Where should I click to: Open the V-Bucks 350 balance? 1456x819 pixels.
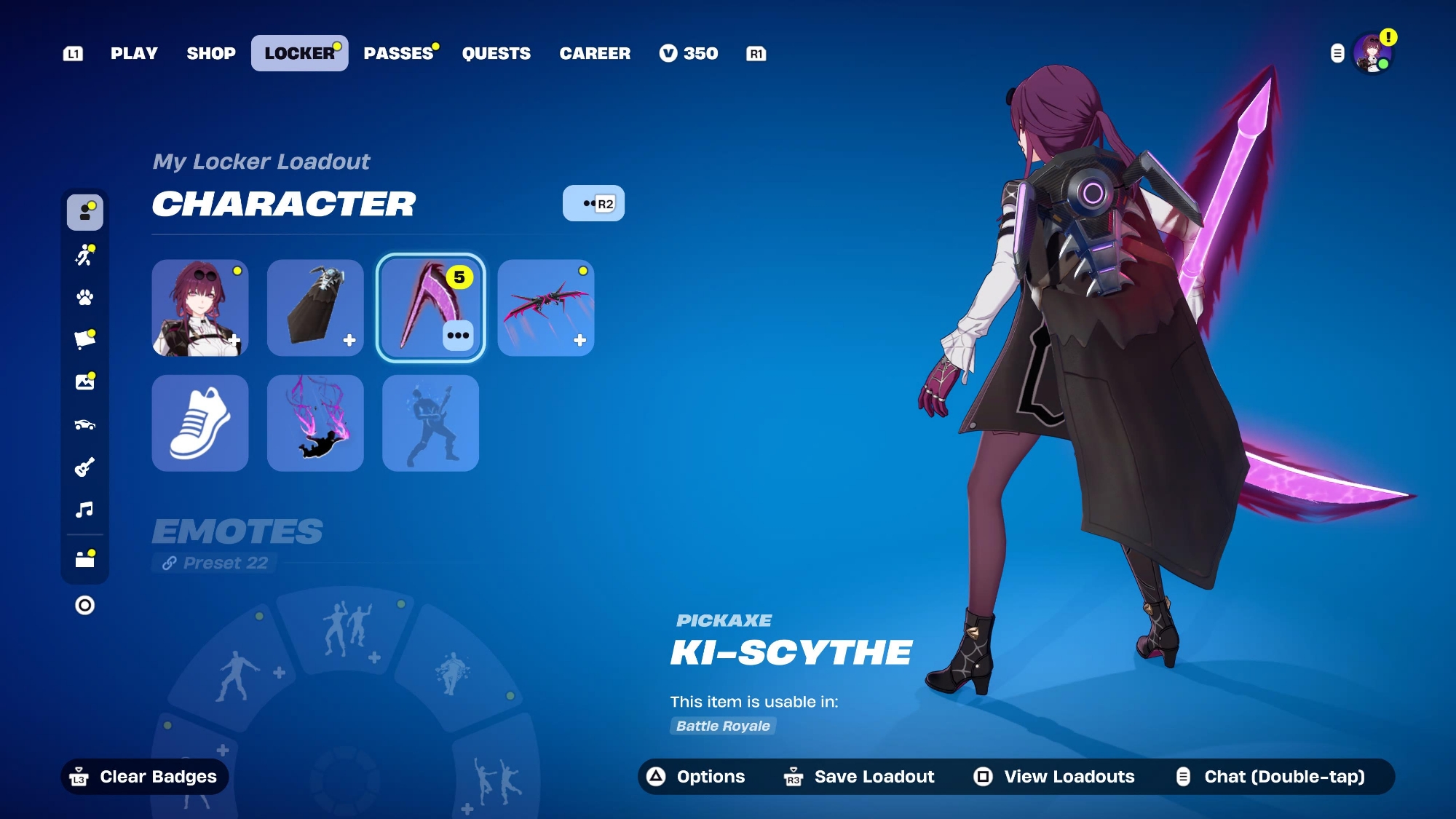pyautogui.click(x=689, y=53)
